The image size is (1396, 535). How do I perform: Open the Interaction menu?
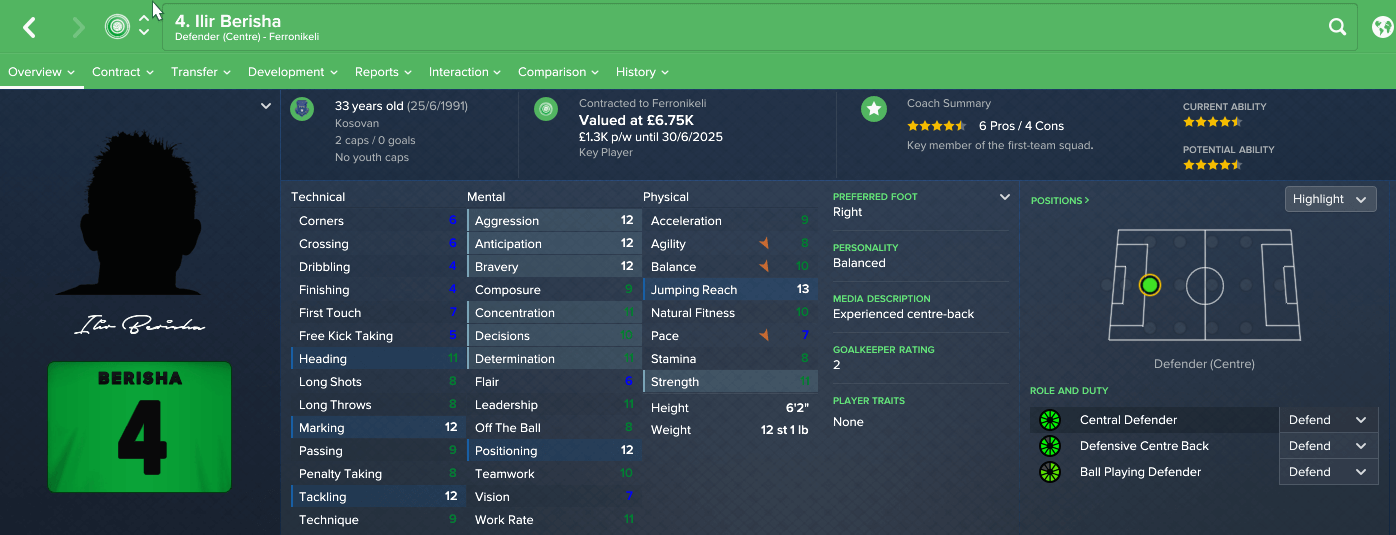pyautogui.click(x=465, y=72)
